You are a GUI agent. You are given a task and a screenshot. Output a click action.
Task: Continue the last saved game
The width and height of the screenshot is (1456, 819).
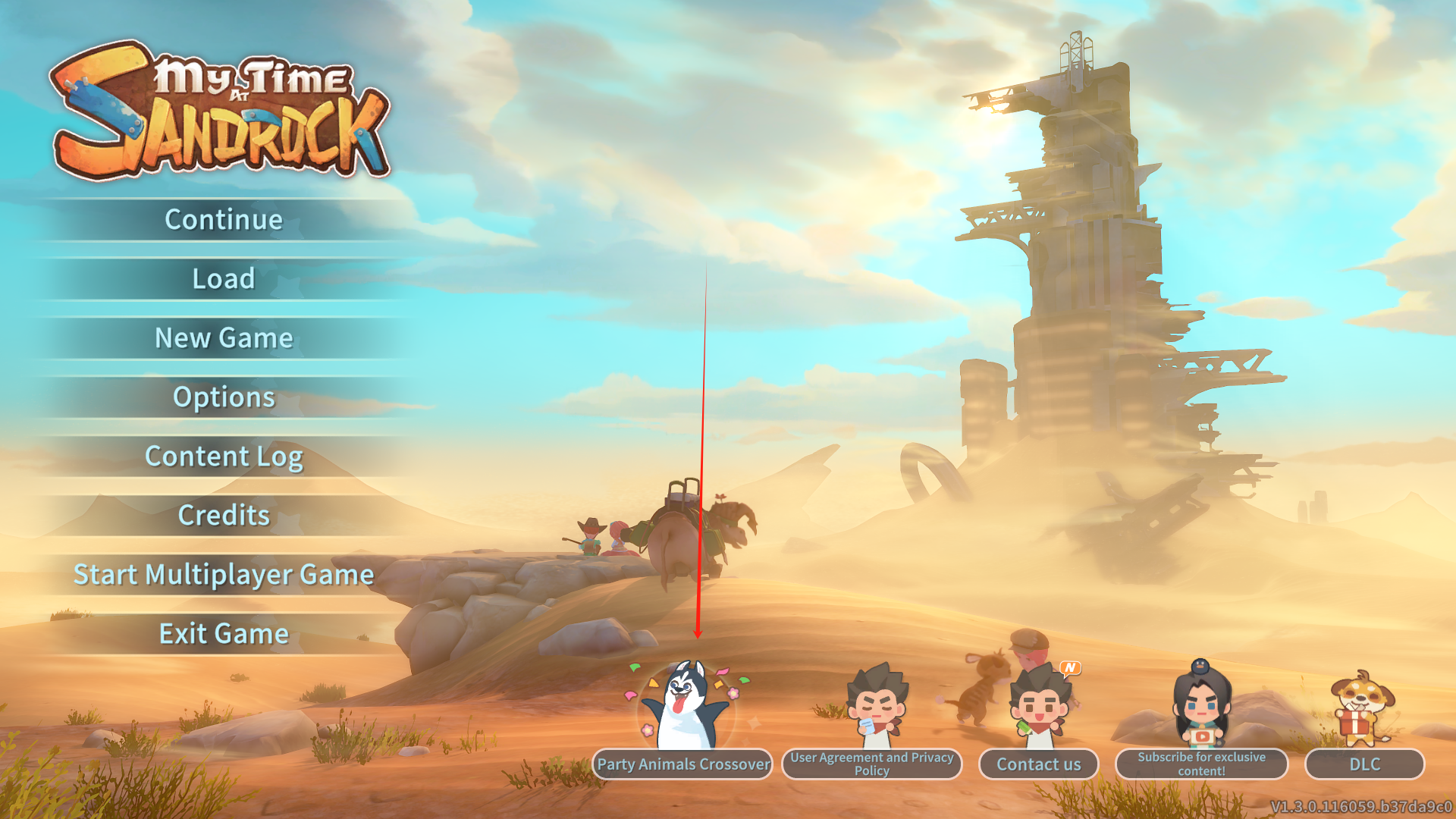point(224,220)
